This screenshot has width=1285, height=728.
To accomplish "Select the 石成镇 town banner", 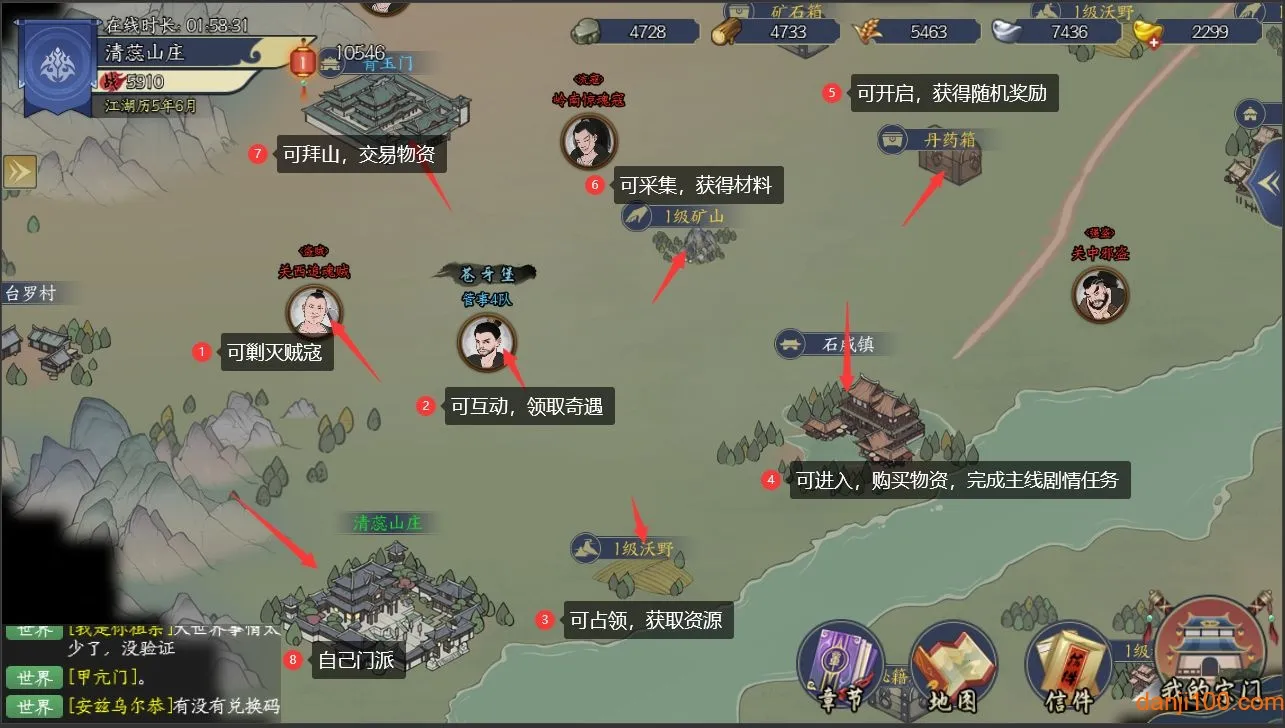I will tap(830, 343).
